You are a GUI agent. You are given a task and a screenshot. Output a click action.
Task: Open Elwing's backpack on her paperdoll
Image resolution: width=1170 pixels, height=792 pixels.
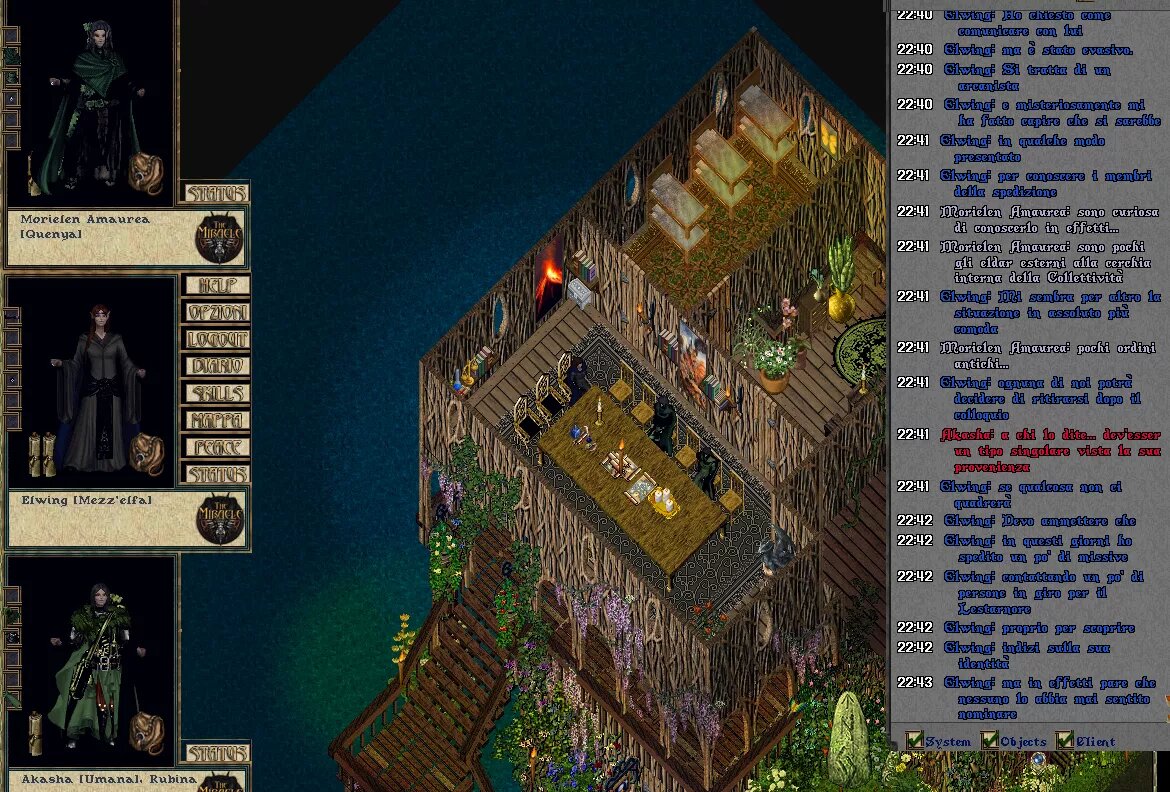coord(147,455)
